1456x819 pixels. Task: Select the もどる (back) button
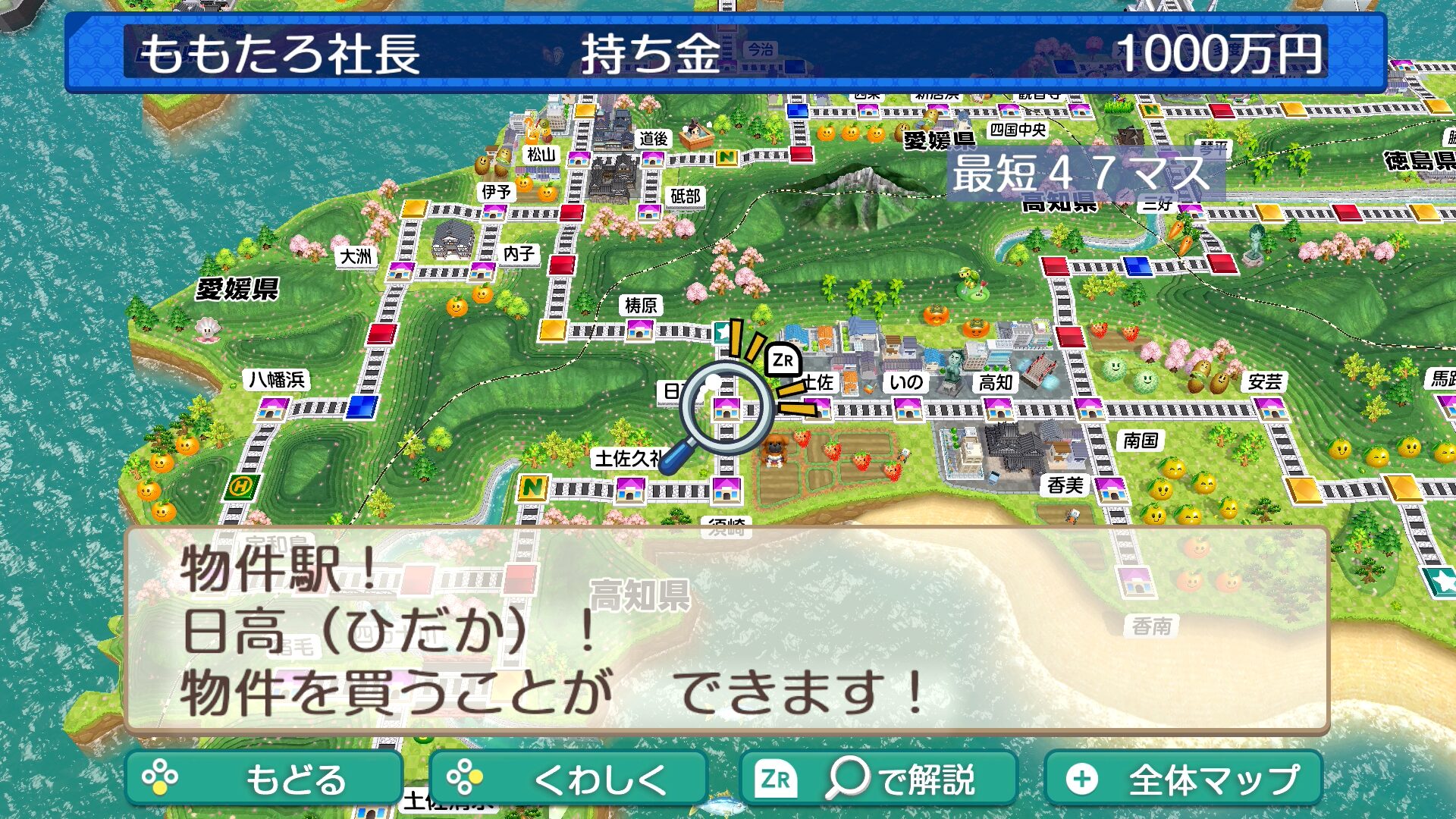point(263,778)
